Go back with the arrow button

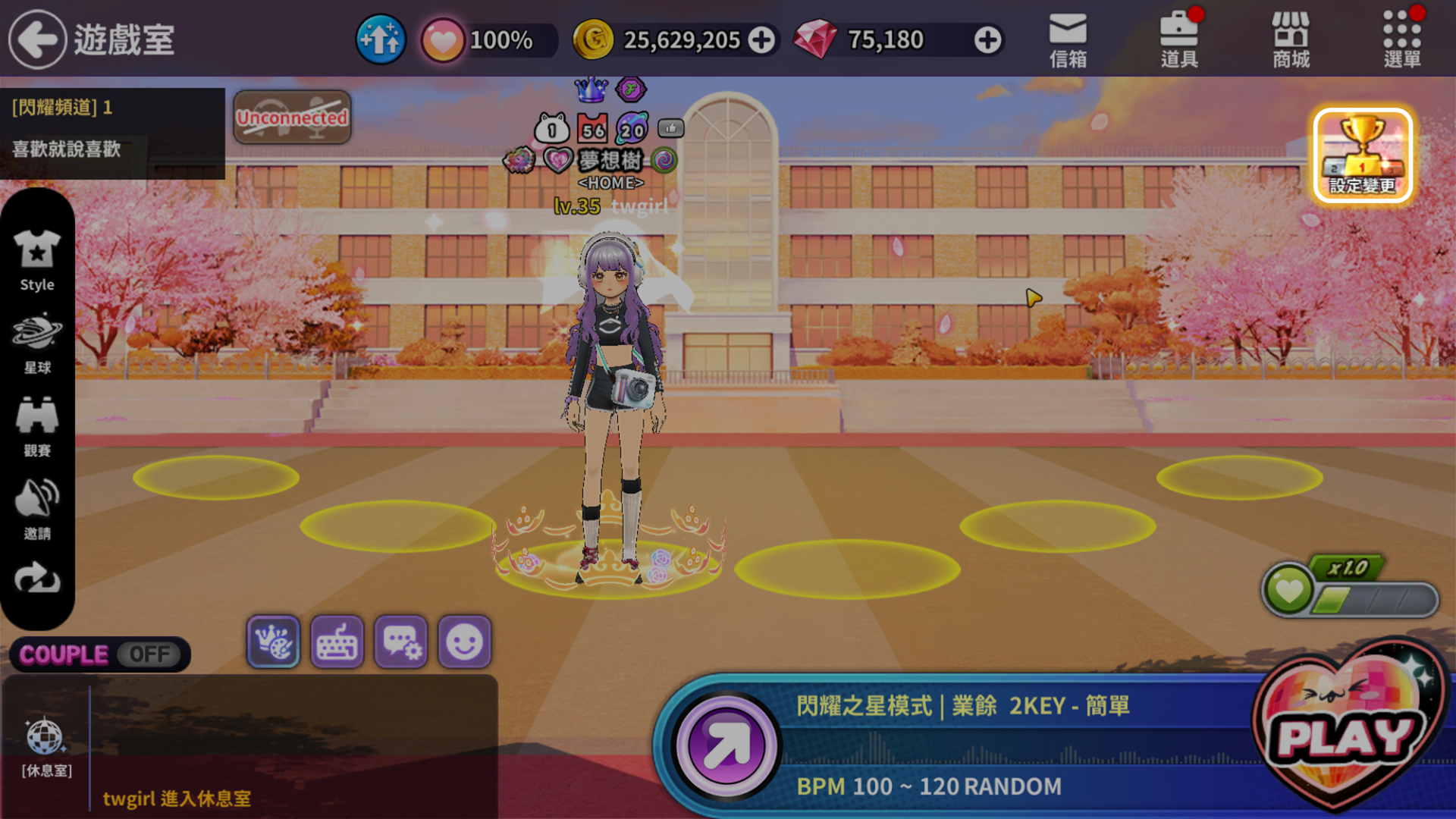(37, 39)
